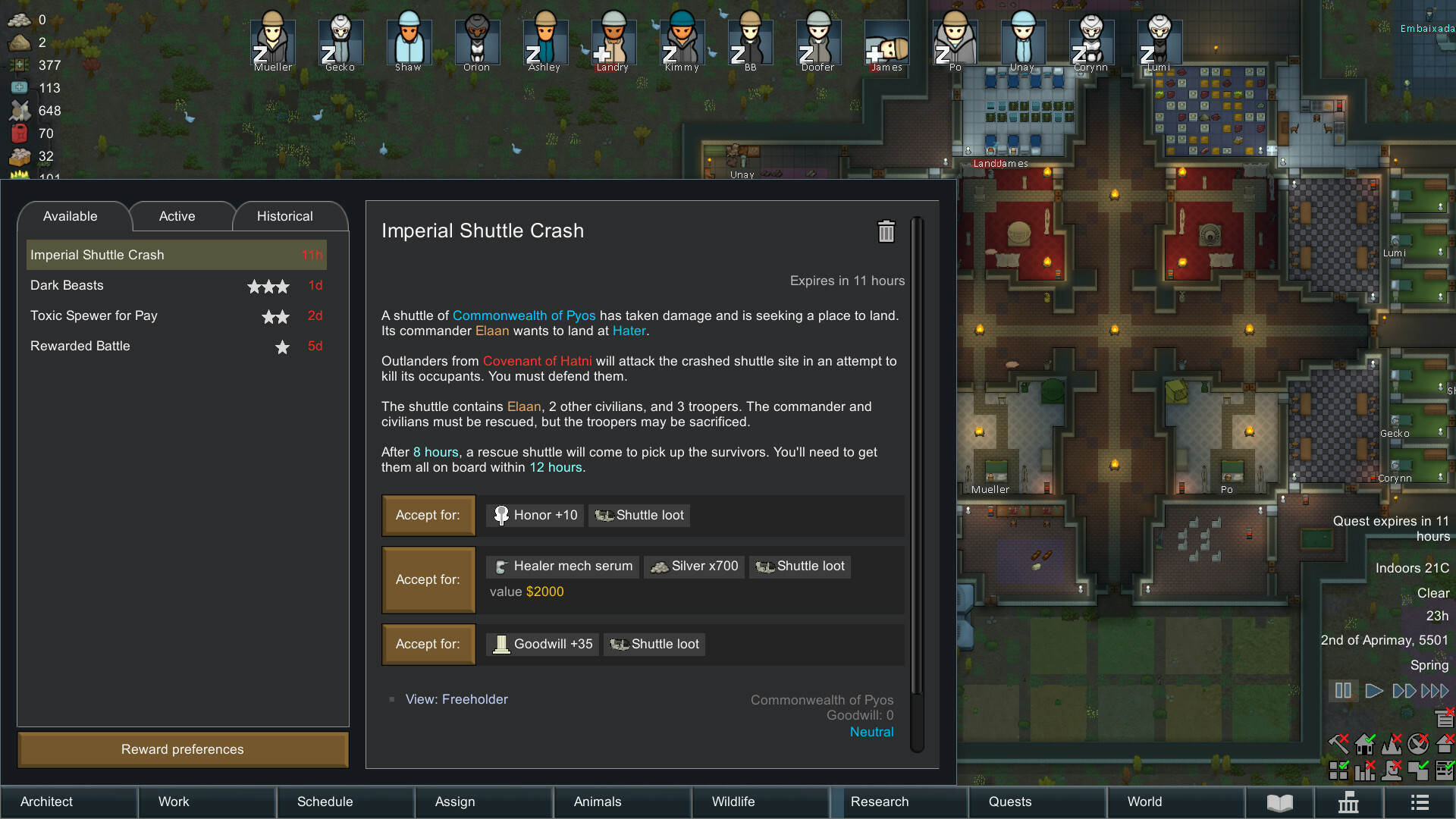
Task: Open the factions screen via the flag icon
Action: [1350, 802]
